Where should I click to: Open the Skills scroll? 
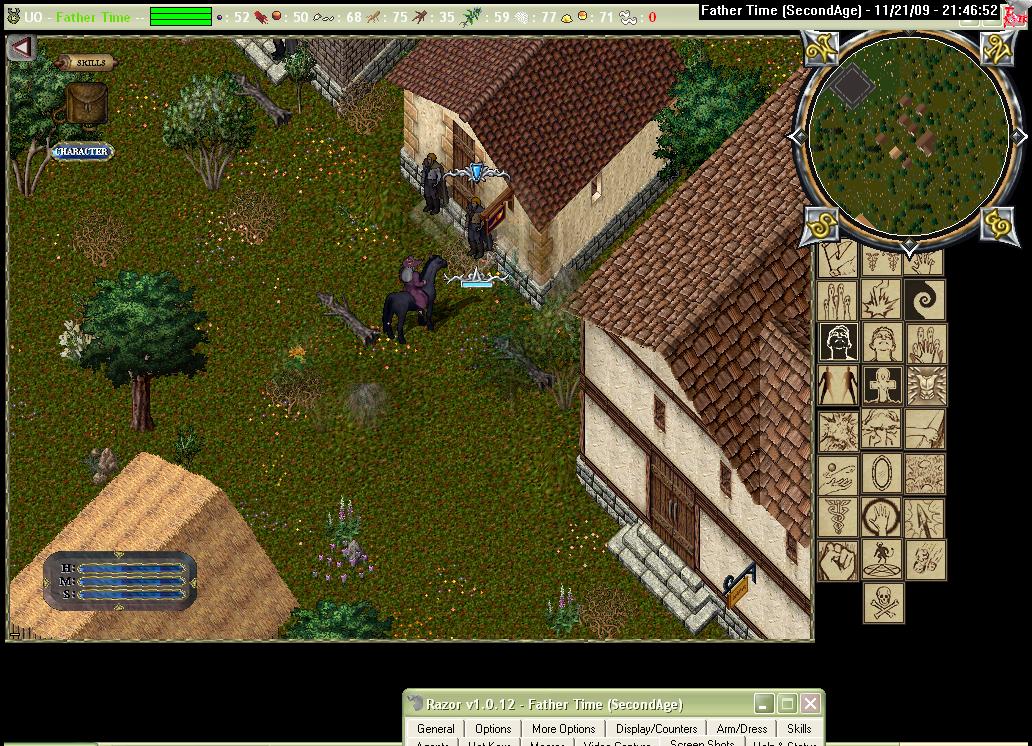pos(87,62)
